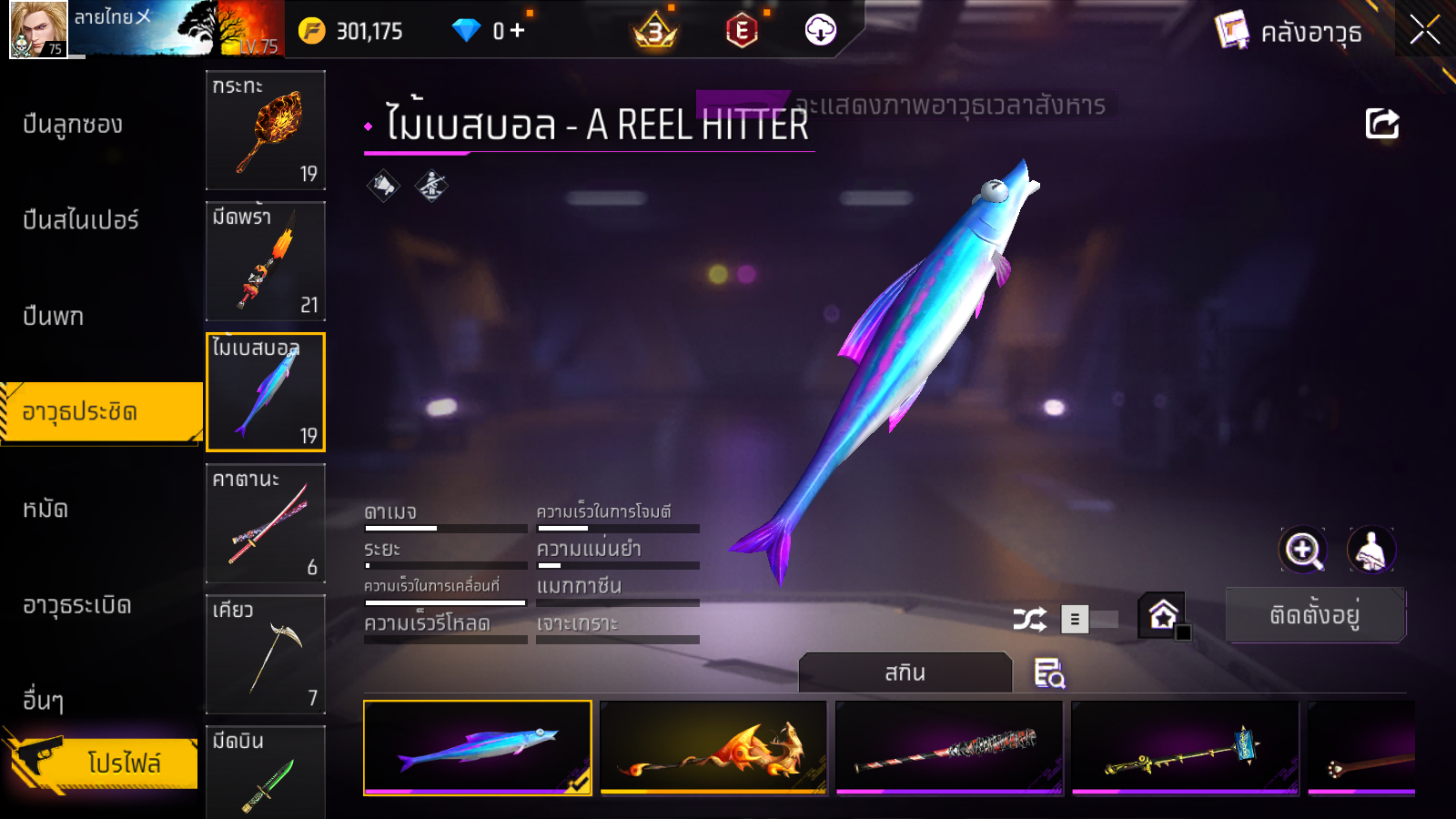Screen dimensions: 1456x819
Task: Share the weapon skin via share icon
Action: coord(1381,124)
